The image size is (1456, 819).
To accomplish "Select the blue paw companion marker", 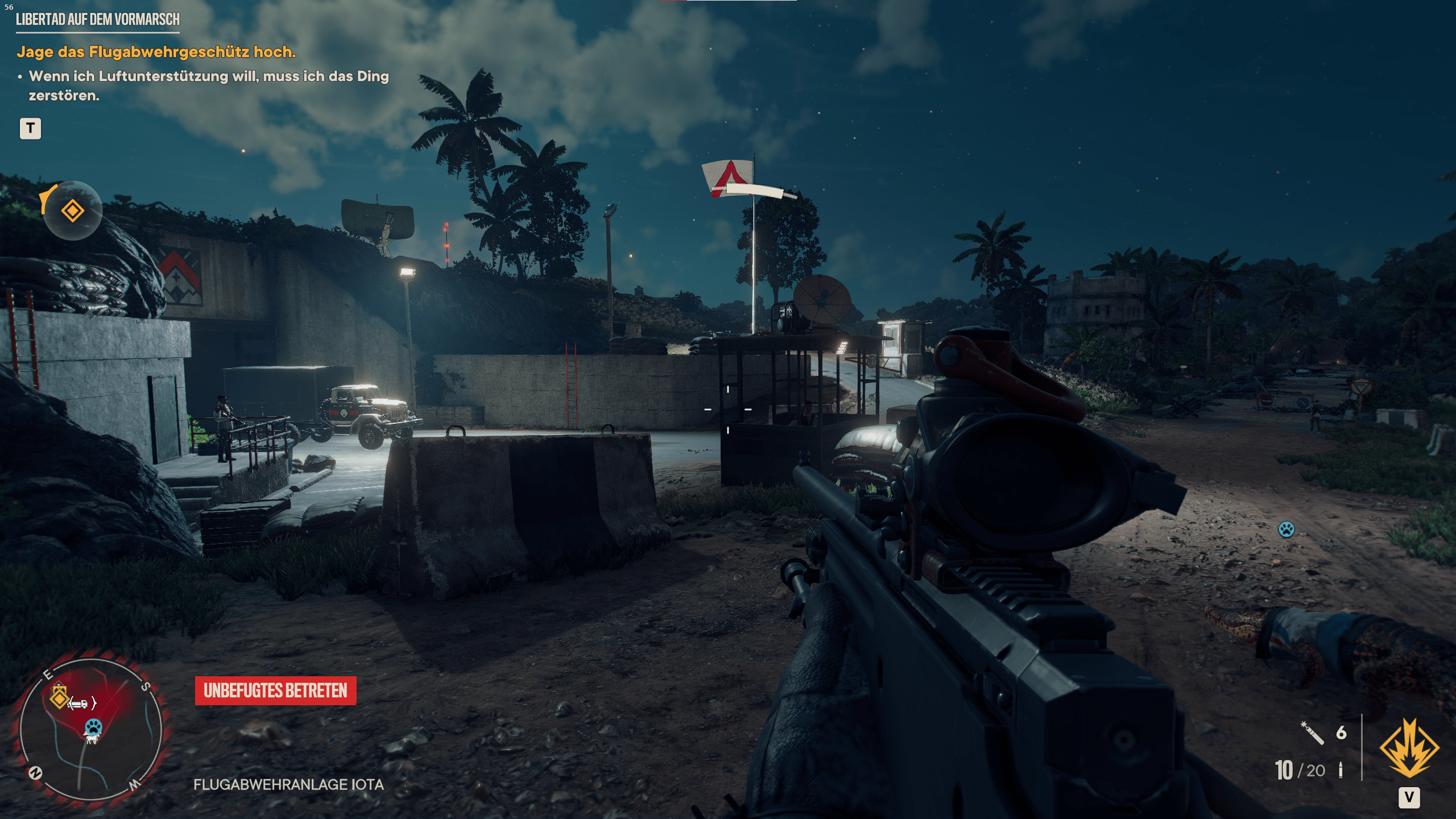I will click(x=1286, y=530).
